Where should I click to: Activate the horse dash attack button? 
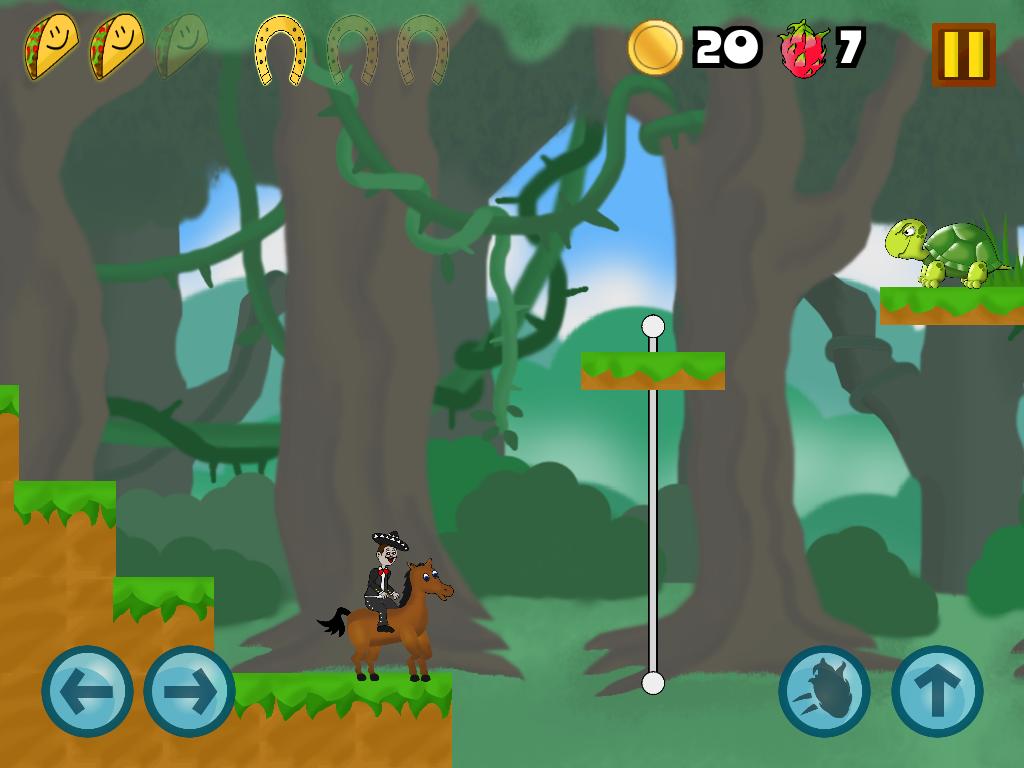pos(824,691)
